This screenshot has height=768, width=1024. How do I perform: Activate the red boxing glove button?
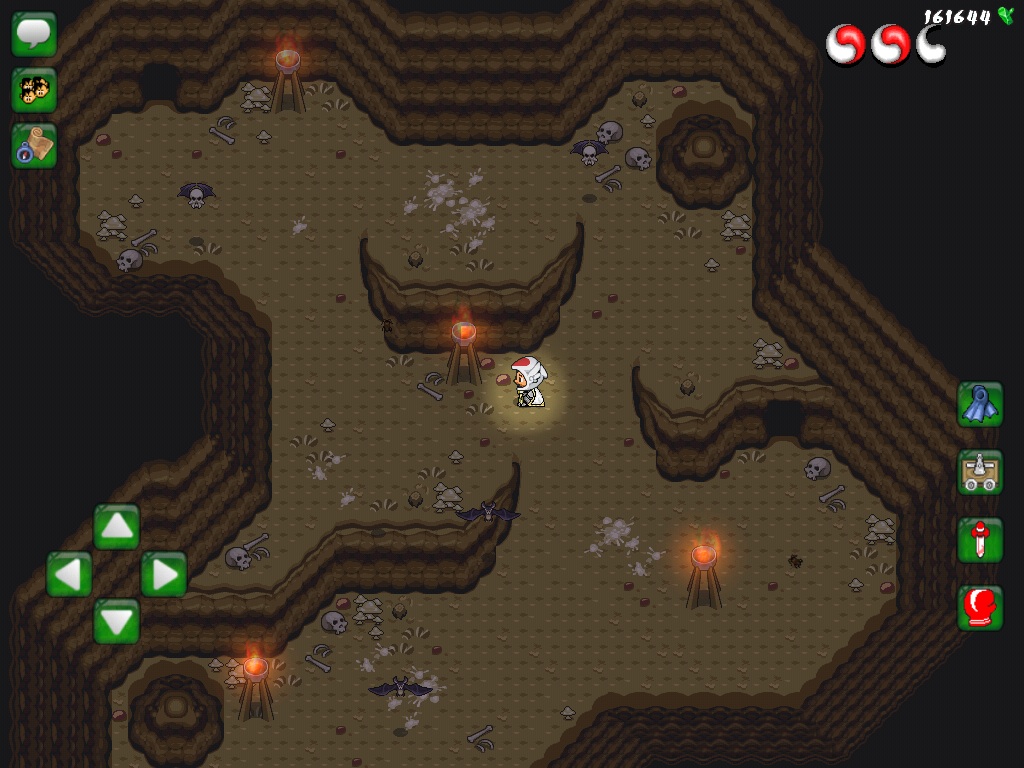(x=980, y=608)
